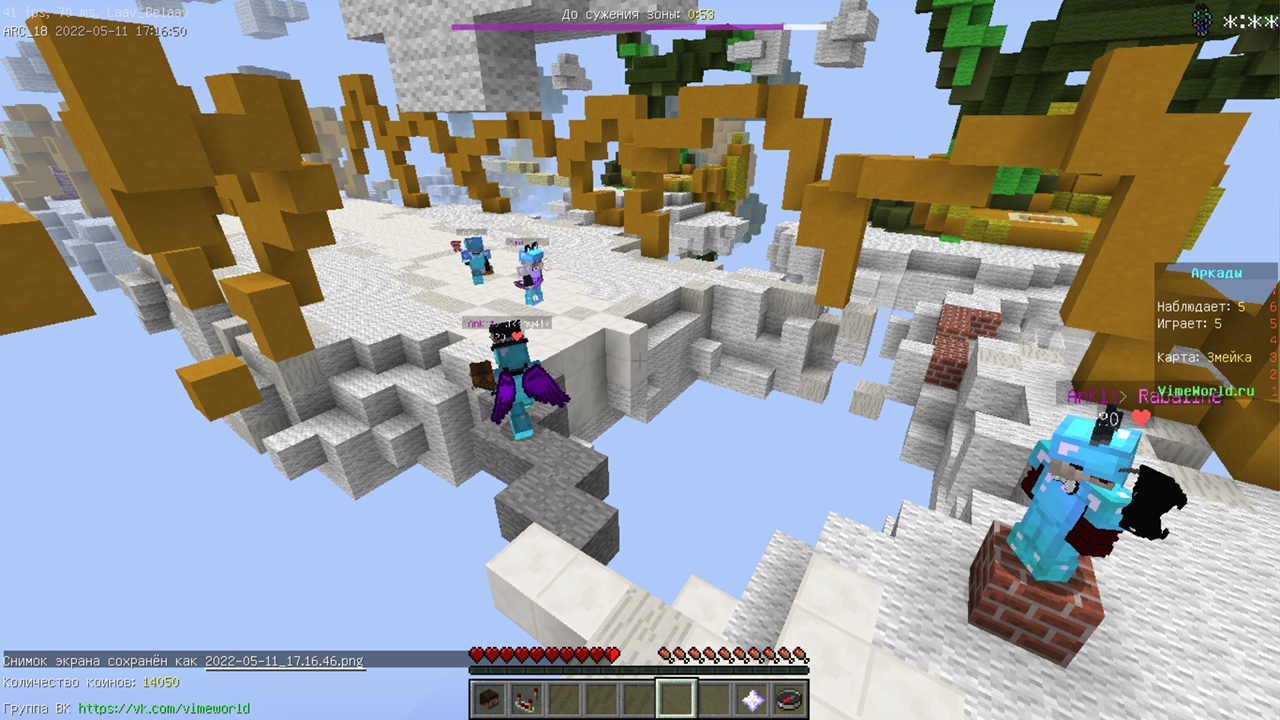
Task: Select the redstone comparator hotbar slot
Action: pos(525,699)
